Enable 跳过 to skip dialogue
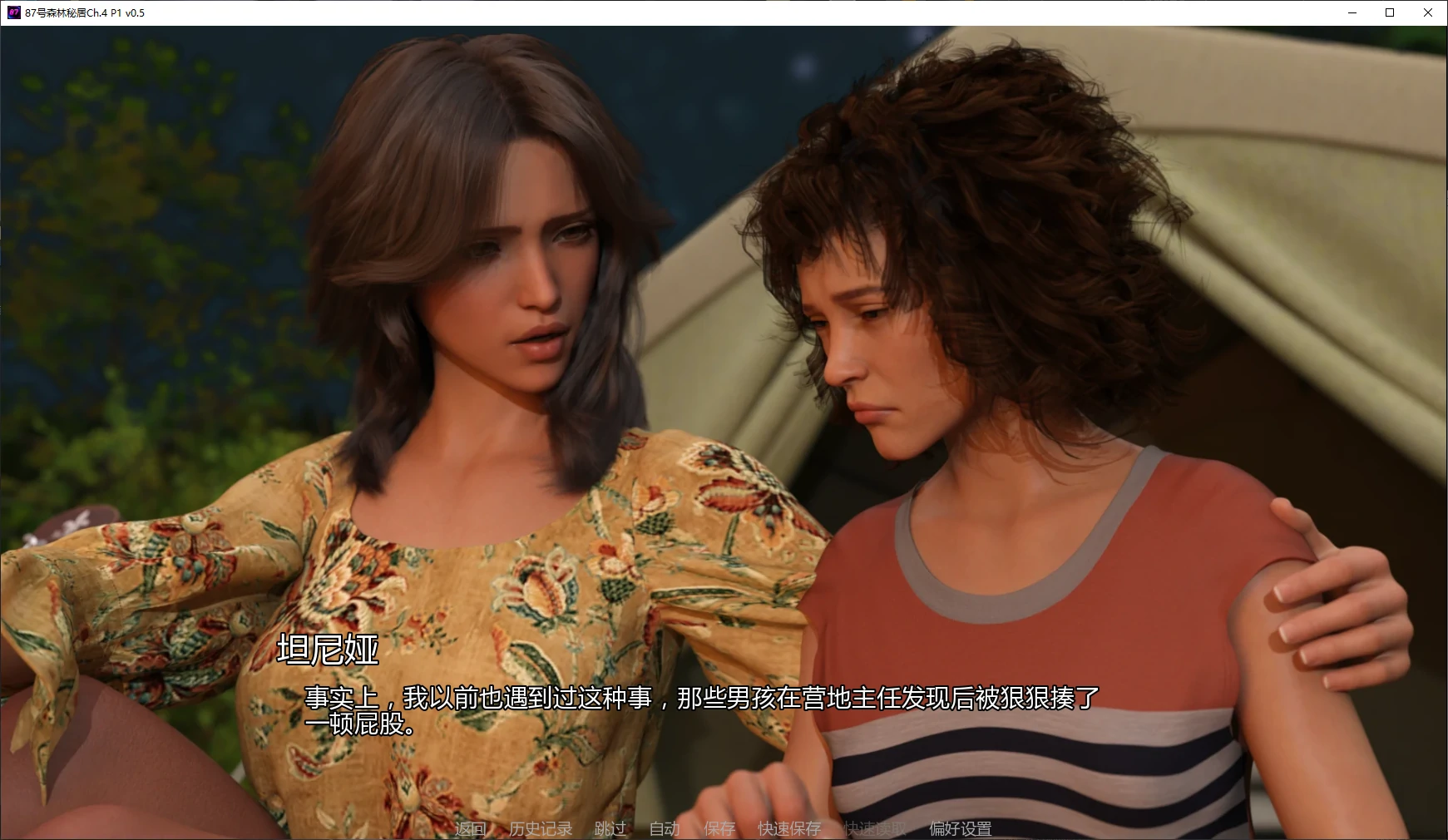 click(x=610, y=828)
